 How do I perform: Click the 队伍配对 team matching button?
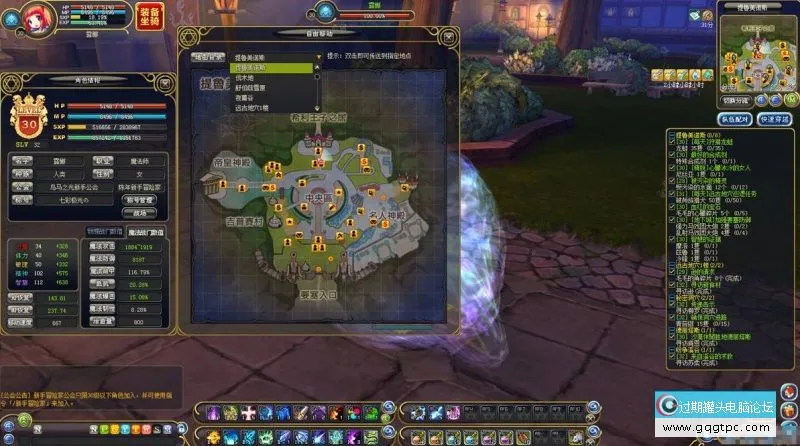(735, 118)
